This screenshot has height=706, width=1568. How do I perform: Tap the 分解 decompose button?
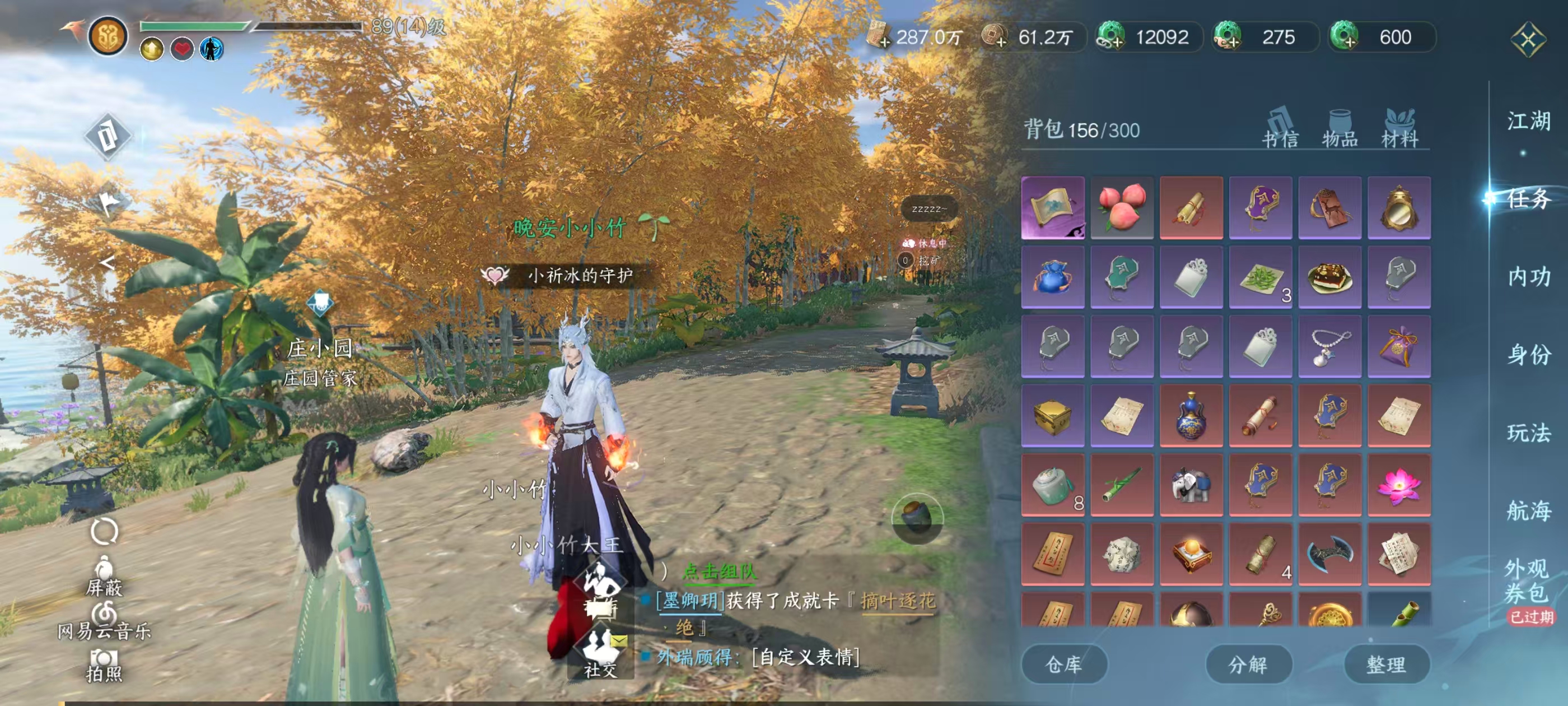(1248, 665)
